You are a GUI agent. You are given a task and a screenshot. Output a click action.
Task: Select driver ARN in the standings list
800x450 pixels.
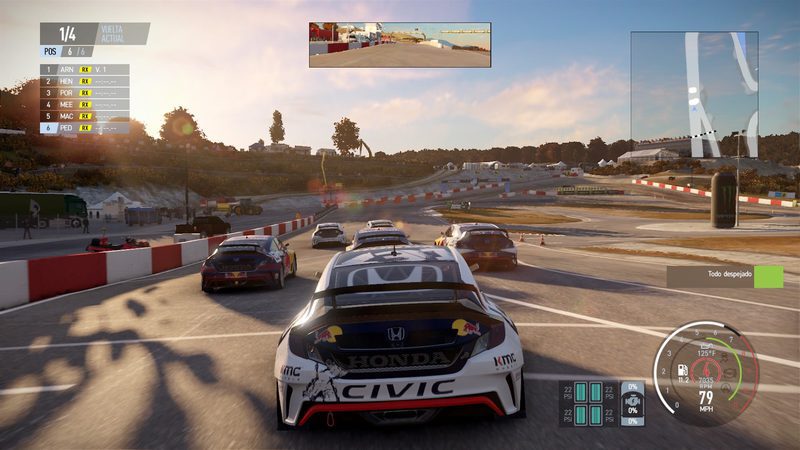tap(84, 70)
